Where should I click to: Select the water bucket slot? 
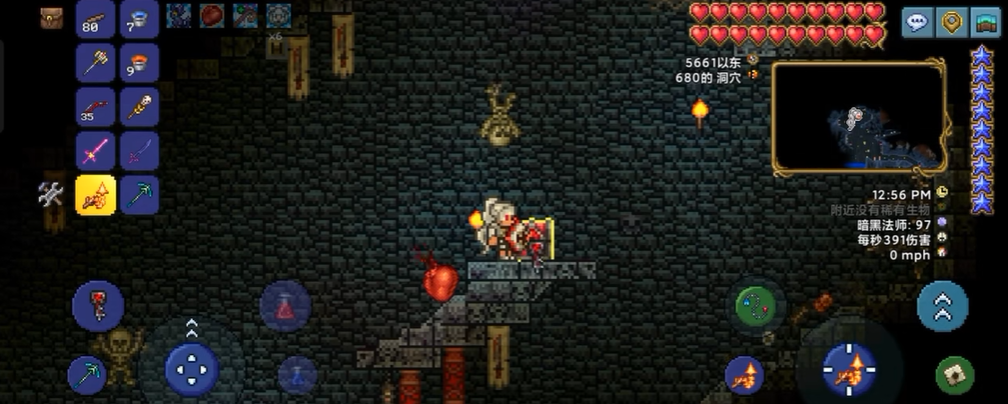pyautogui.click(x=140, y=19)
